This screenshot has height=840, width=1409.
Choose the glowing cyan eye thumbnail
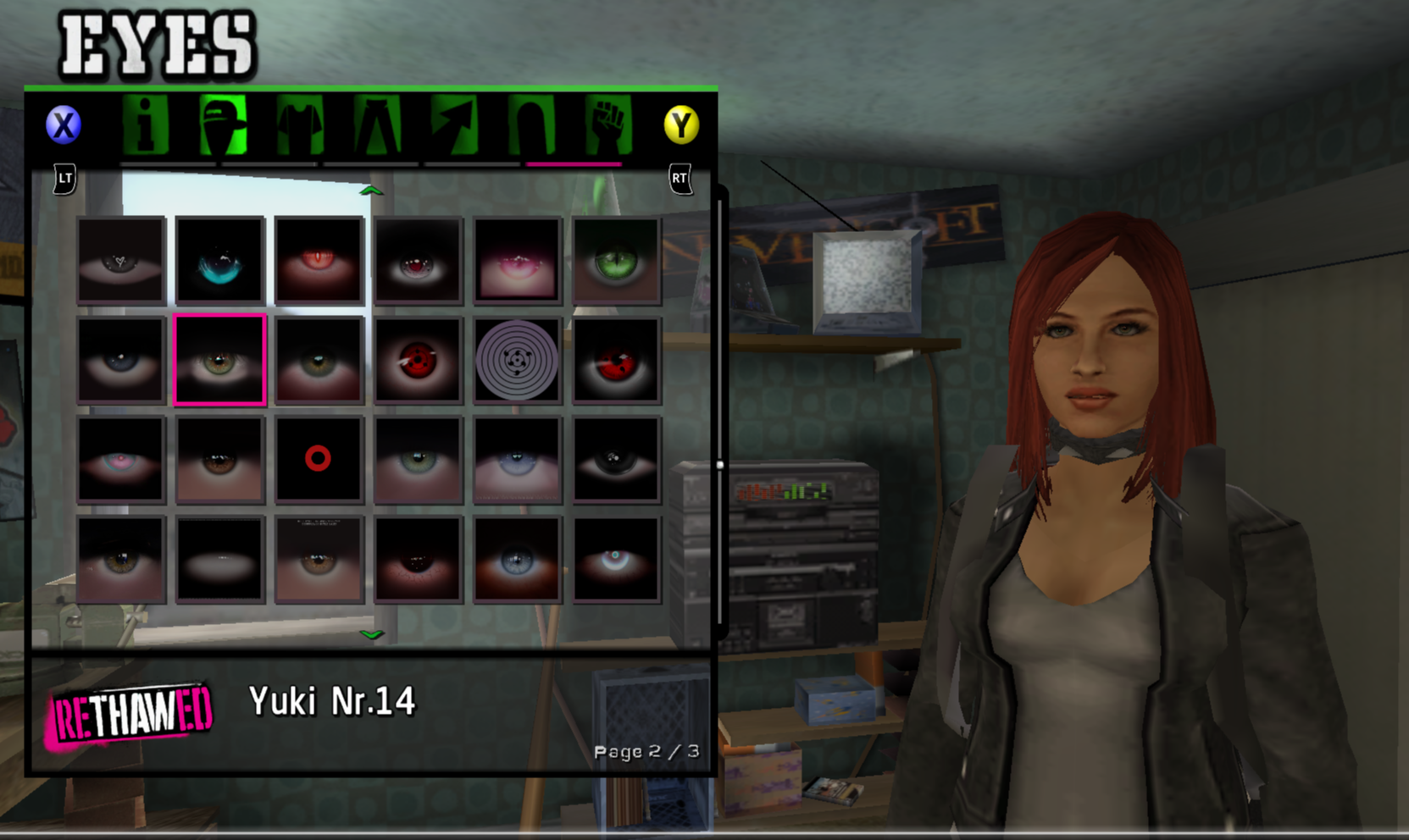[220, 260]
